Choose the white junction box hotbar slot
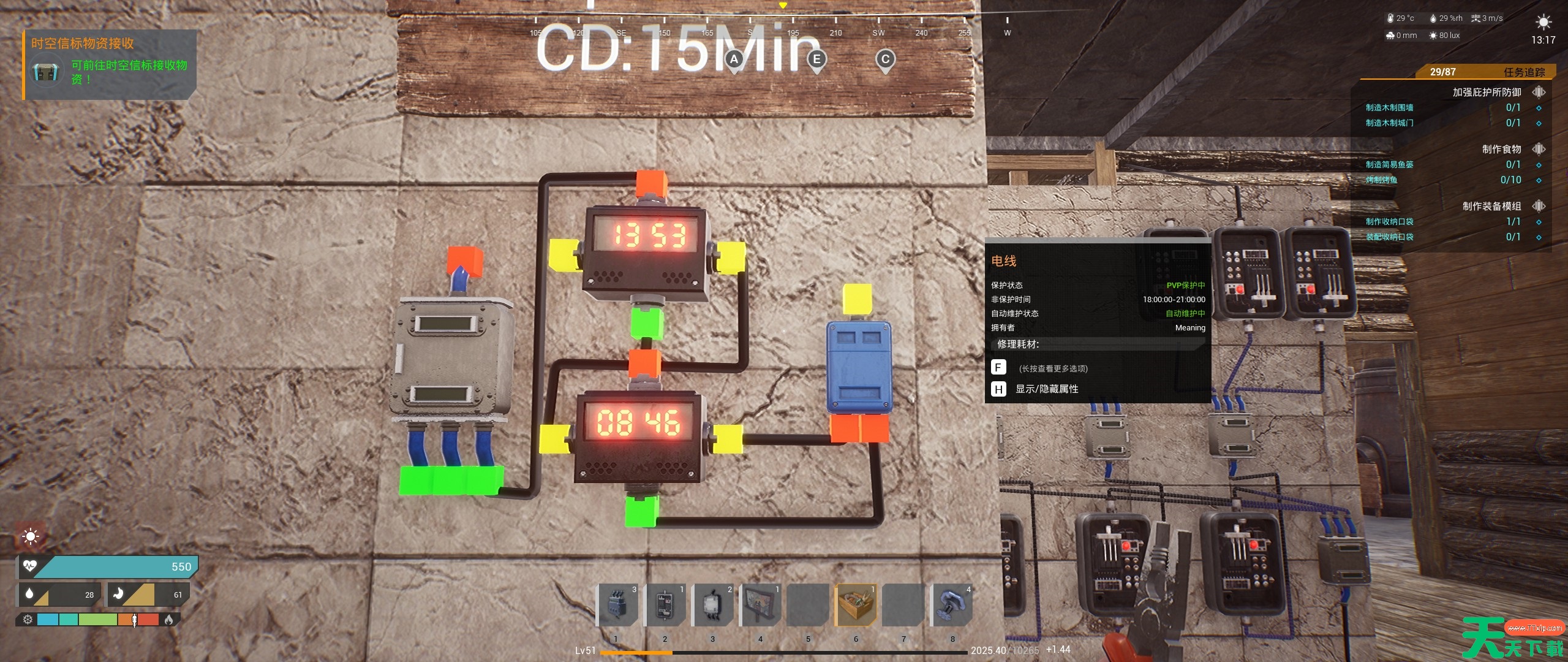 (x=712, y=604)
